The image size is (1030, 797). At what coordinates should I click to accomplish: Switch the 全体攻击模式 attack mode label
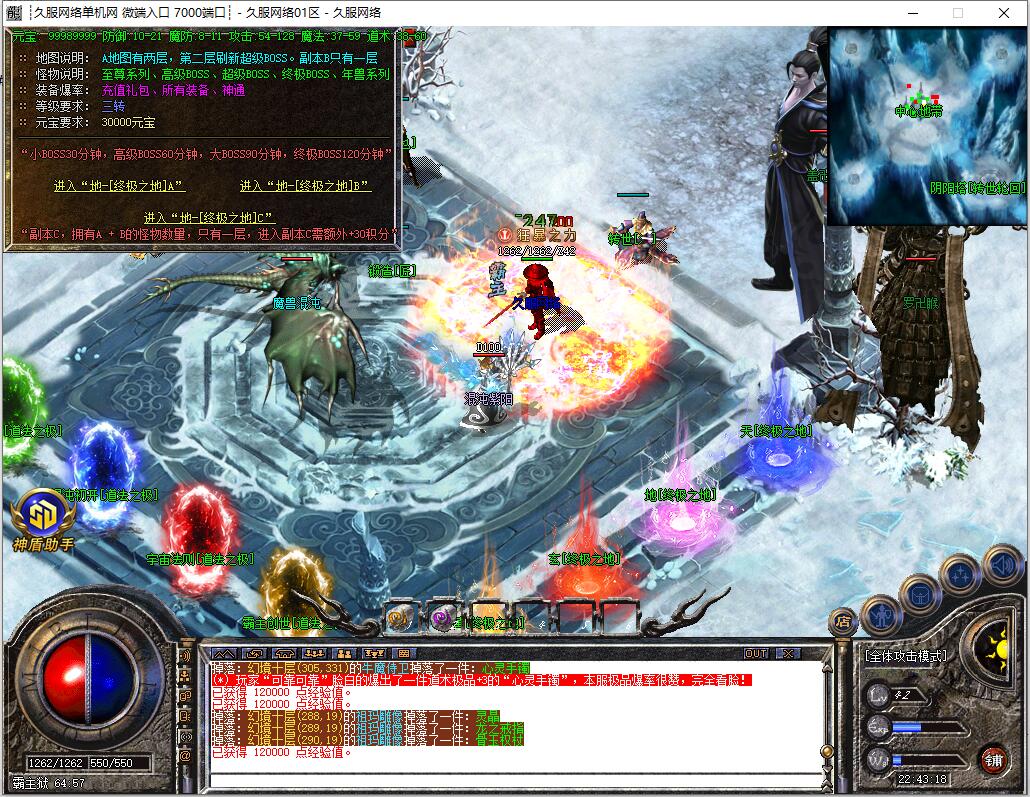[x=905, y=656]
